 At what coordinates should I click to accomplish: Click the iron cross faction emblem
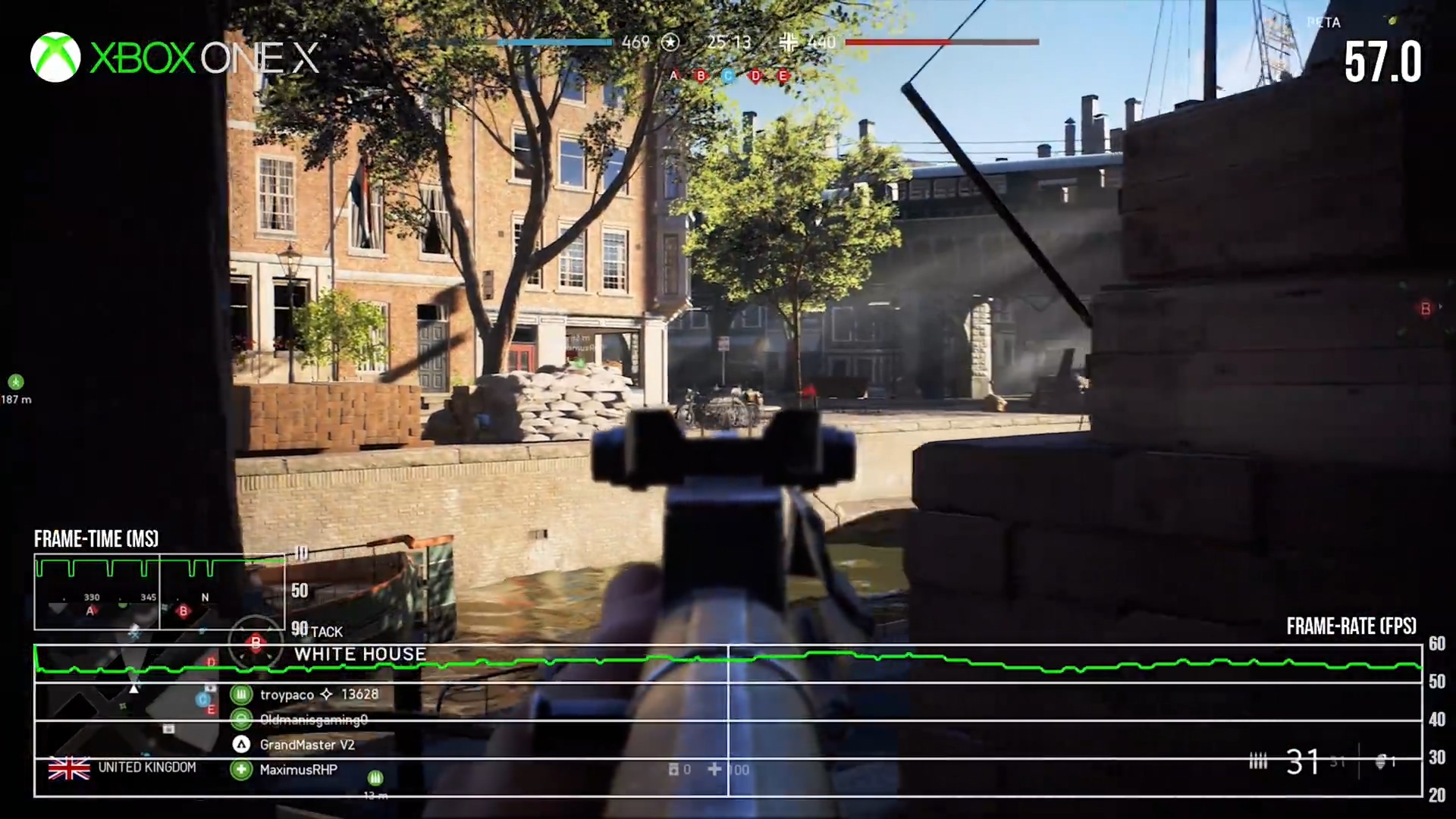point(789,43)
